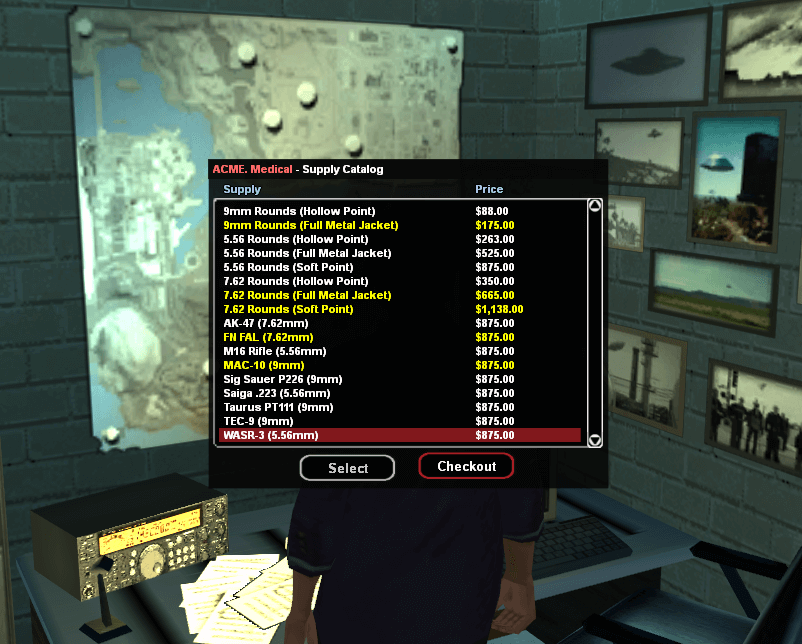Screen dimensions: 802x644
Task: Select the M16 Rifle (5.56mm)
Action: [273, 351]
